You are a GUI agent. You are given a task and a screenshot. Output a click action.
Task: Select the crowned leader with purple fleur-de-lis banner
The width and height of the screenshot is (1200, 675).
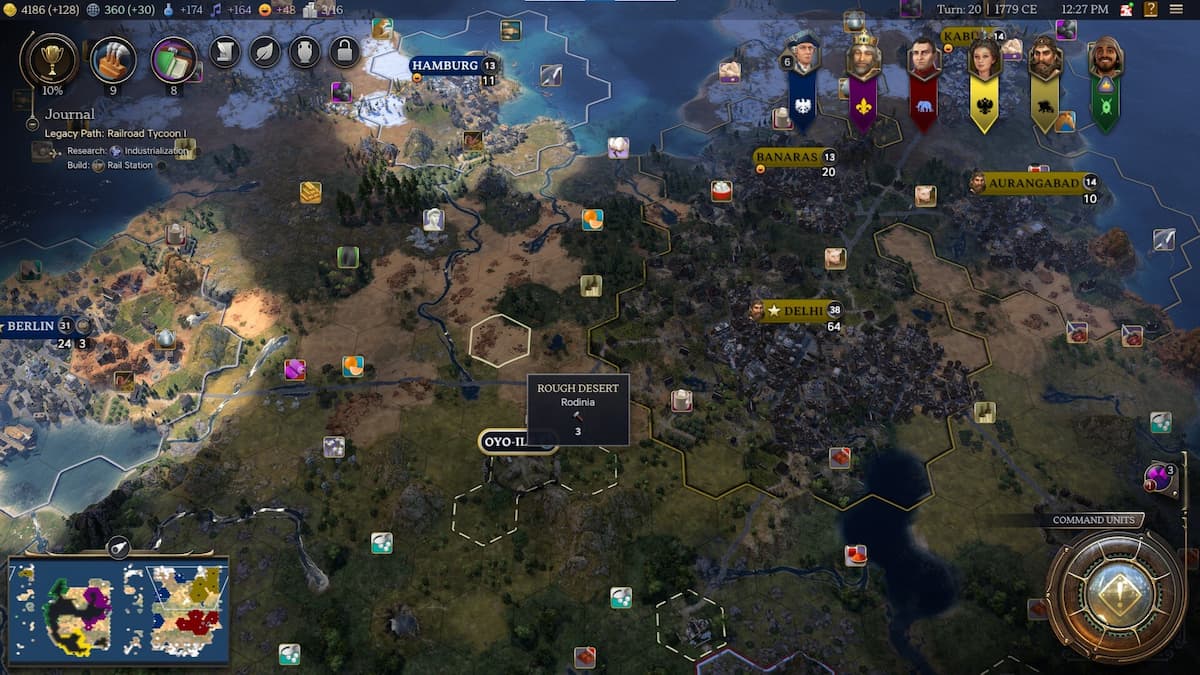(x=863, y=58)
